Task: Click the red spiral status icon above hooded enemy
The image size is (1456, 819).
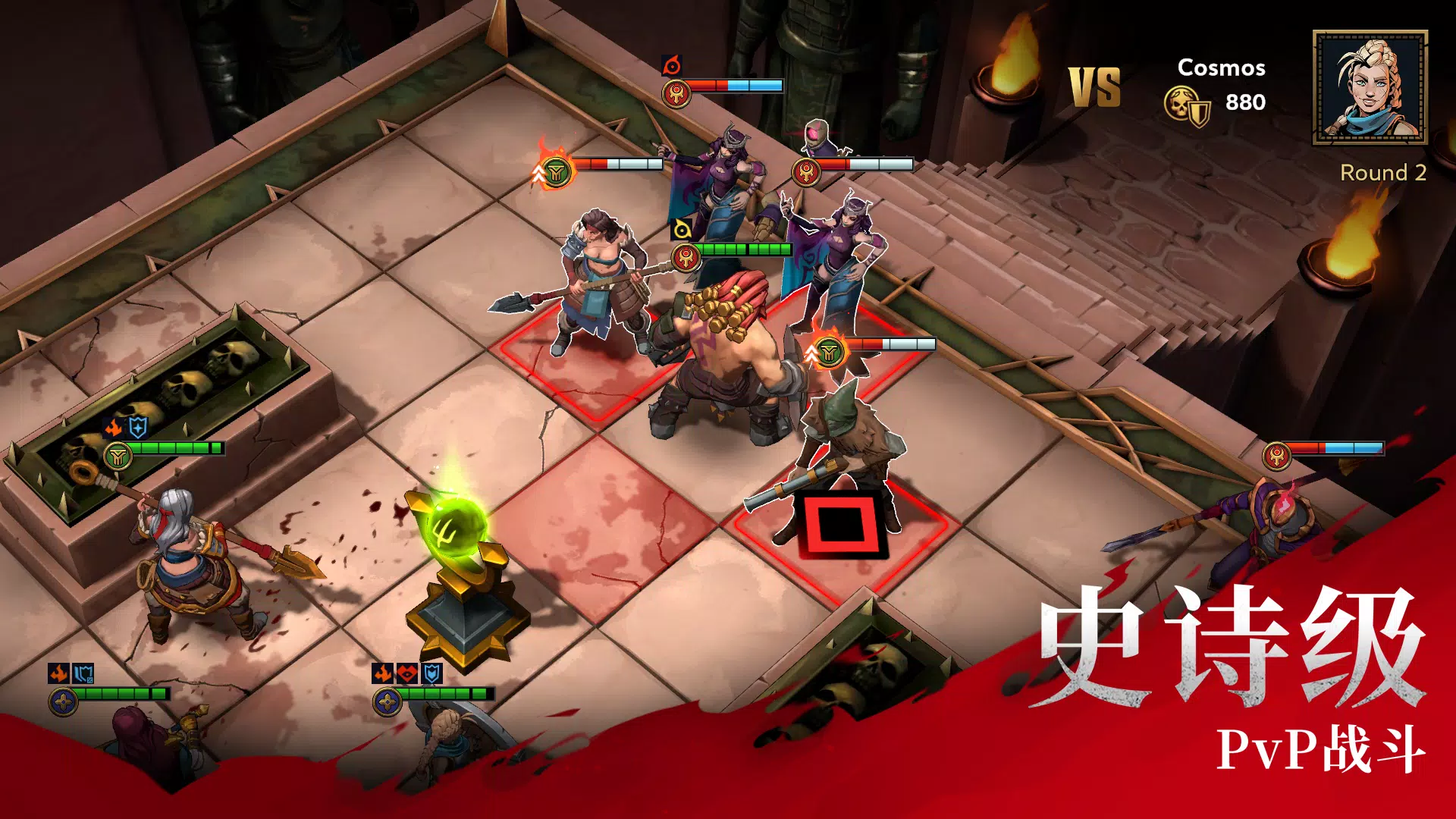Action: point(671,66)
